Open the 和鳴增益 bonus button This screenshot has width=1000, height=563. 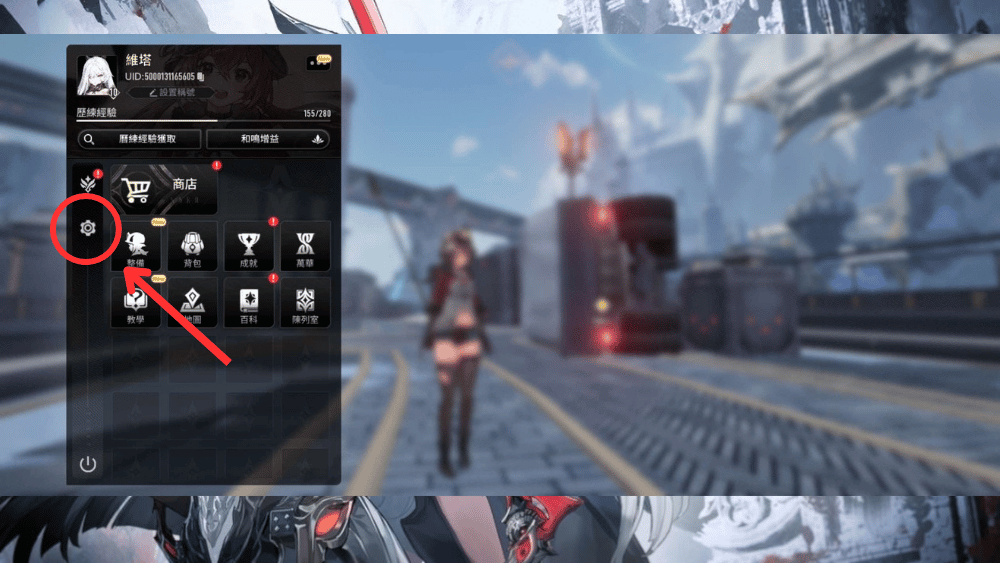(x=269, y=140)
